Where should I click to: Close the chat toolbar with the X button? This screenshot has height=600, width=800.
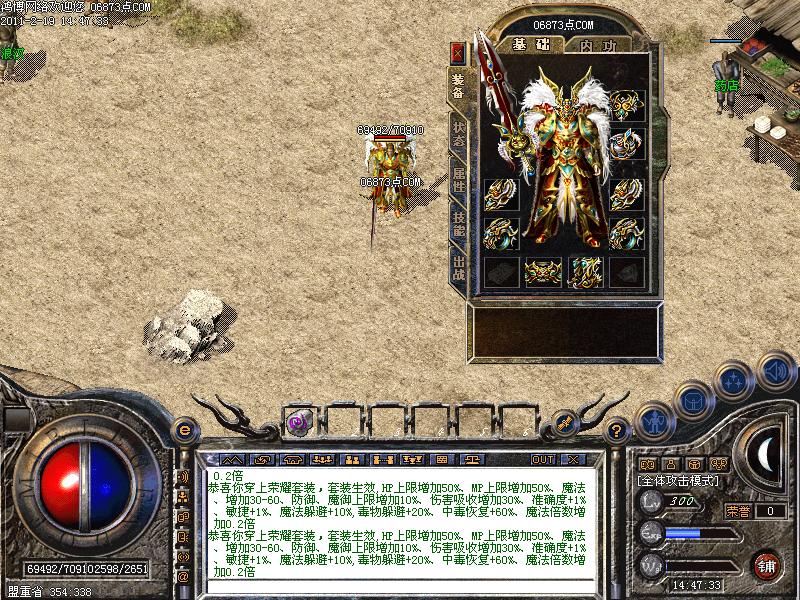click(572, 459)
